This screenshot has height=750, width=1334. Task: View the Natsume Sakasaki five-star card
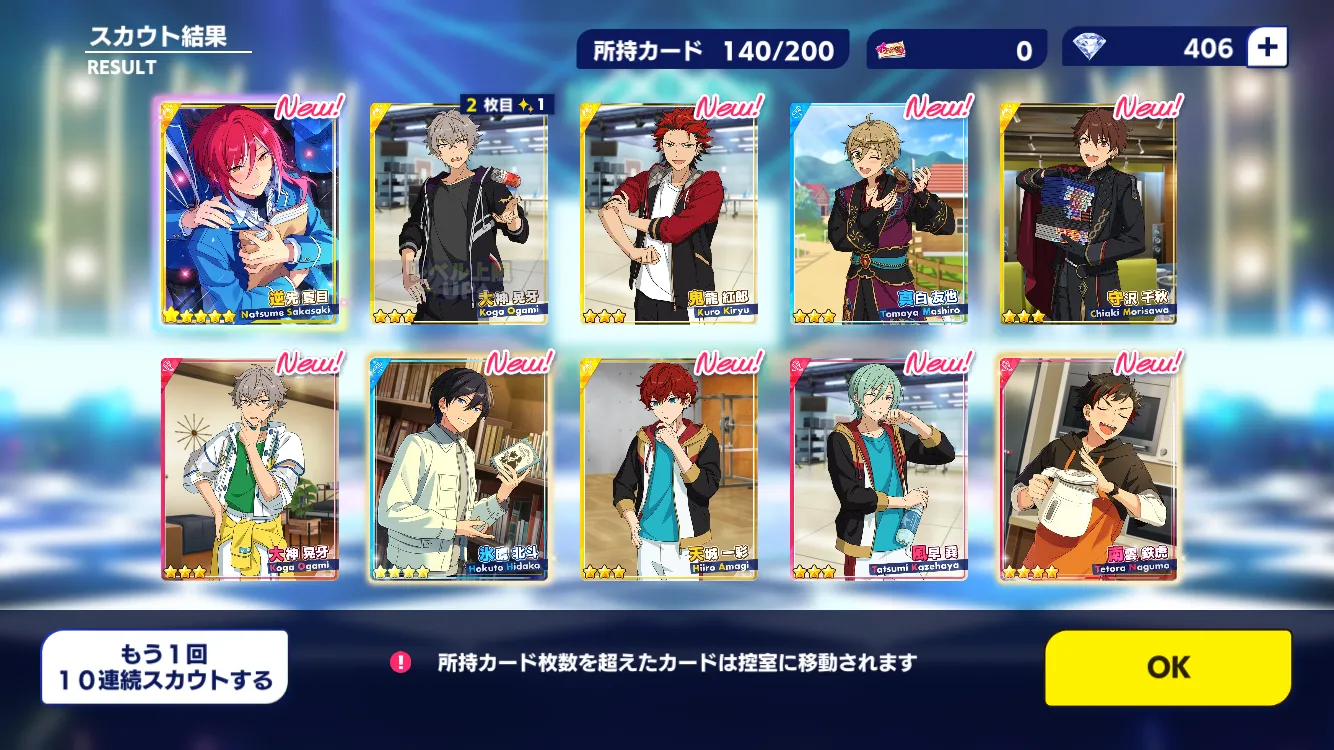pos(250,214)
